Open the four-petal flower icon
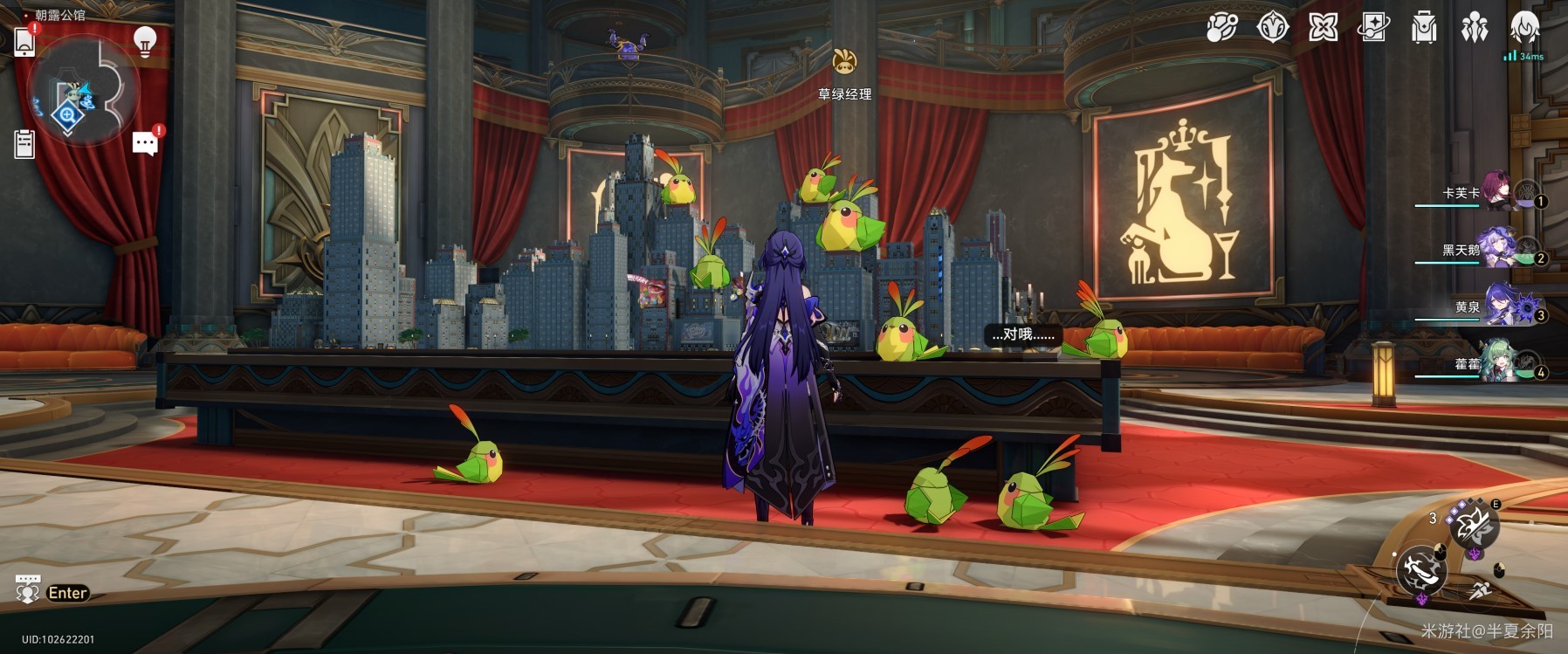The image size is (1568, 654). (1323, 28)
